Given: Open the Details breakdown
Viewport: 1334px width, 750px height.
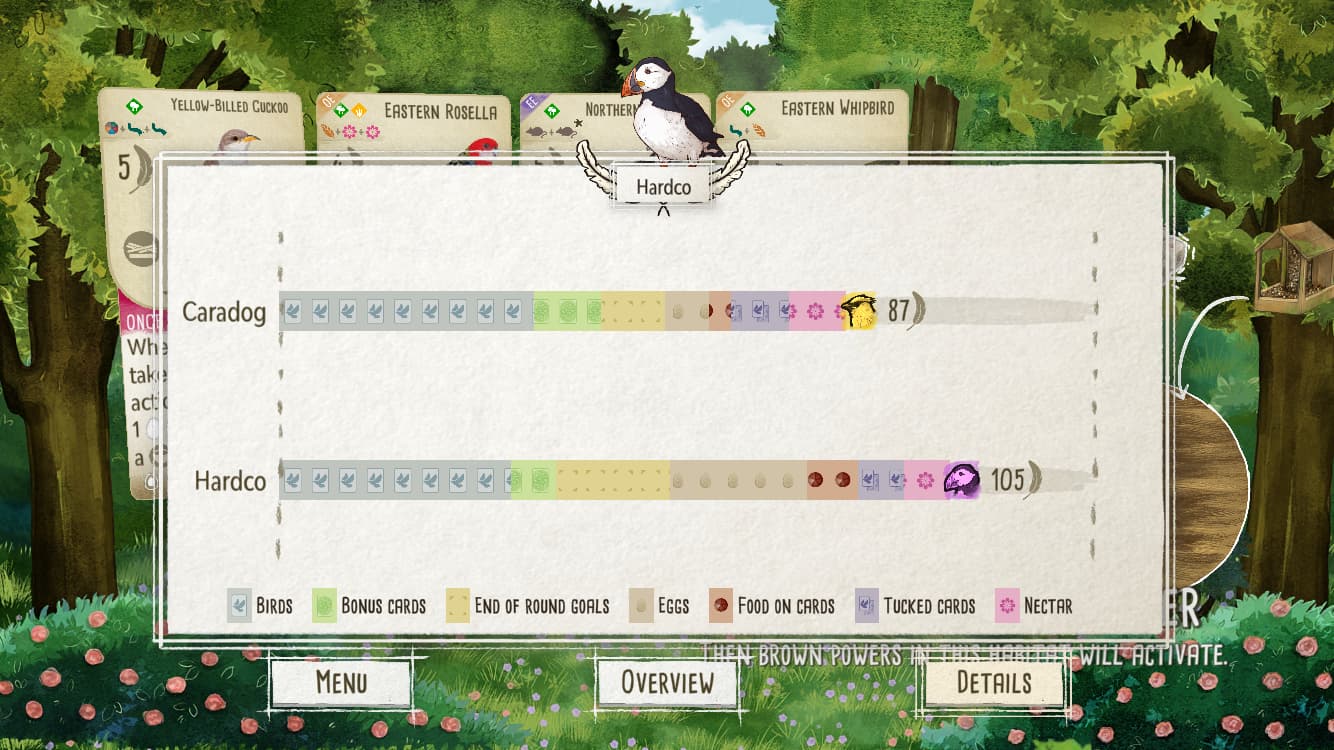Looking at the screenshot, I should [x=993, y=683].
